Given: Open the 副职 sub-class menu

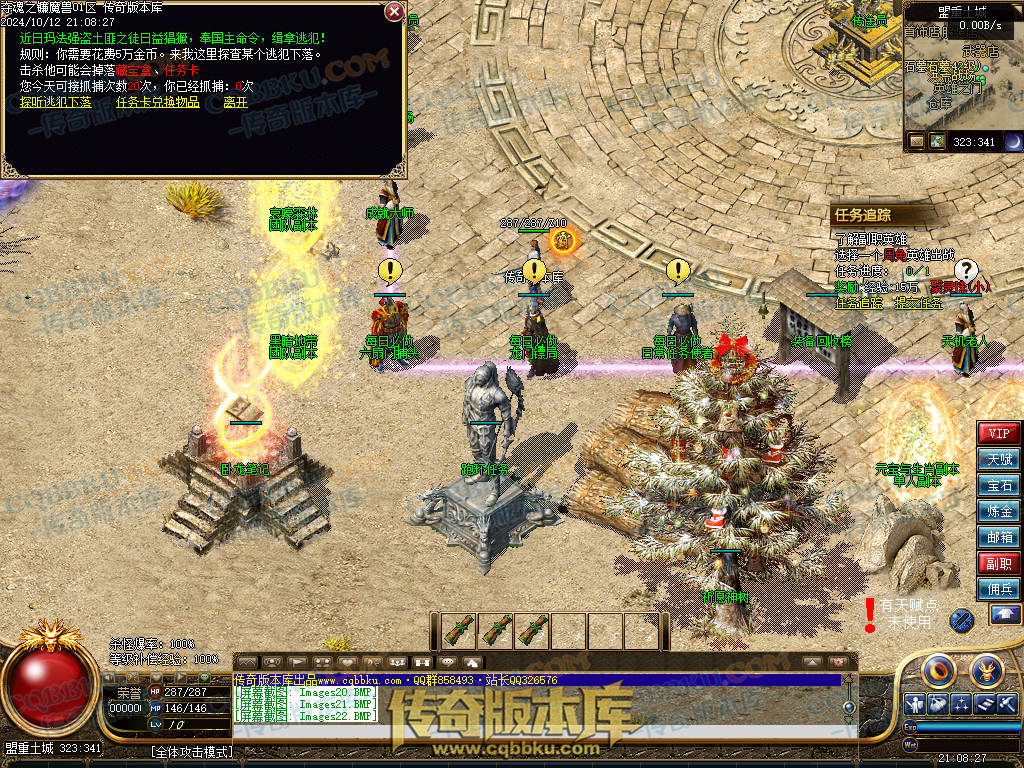Looking at the screenshot, I should (x=998, y=563).
